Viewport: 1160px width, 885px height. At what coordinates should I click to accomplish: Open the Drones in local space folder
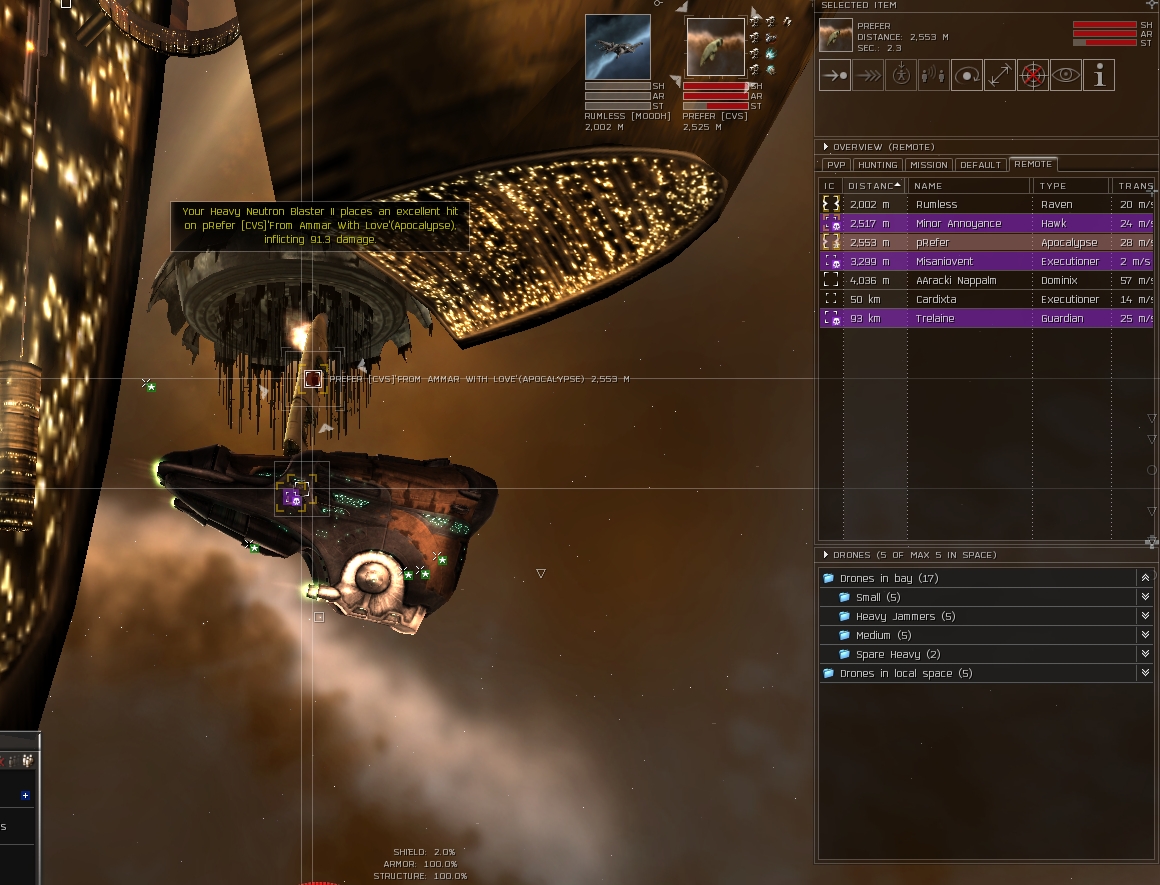[906, 674]
